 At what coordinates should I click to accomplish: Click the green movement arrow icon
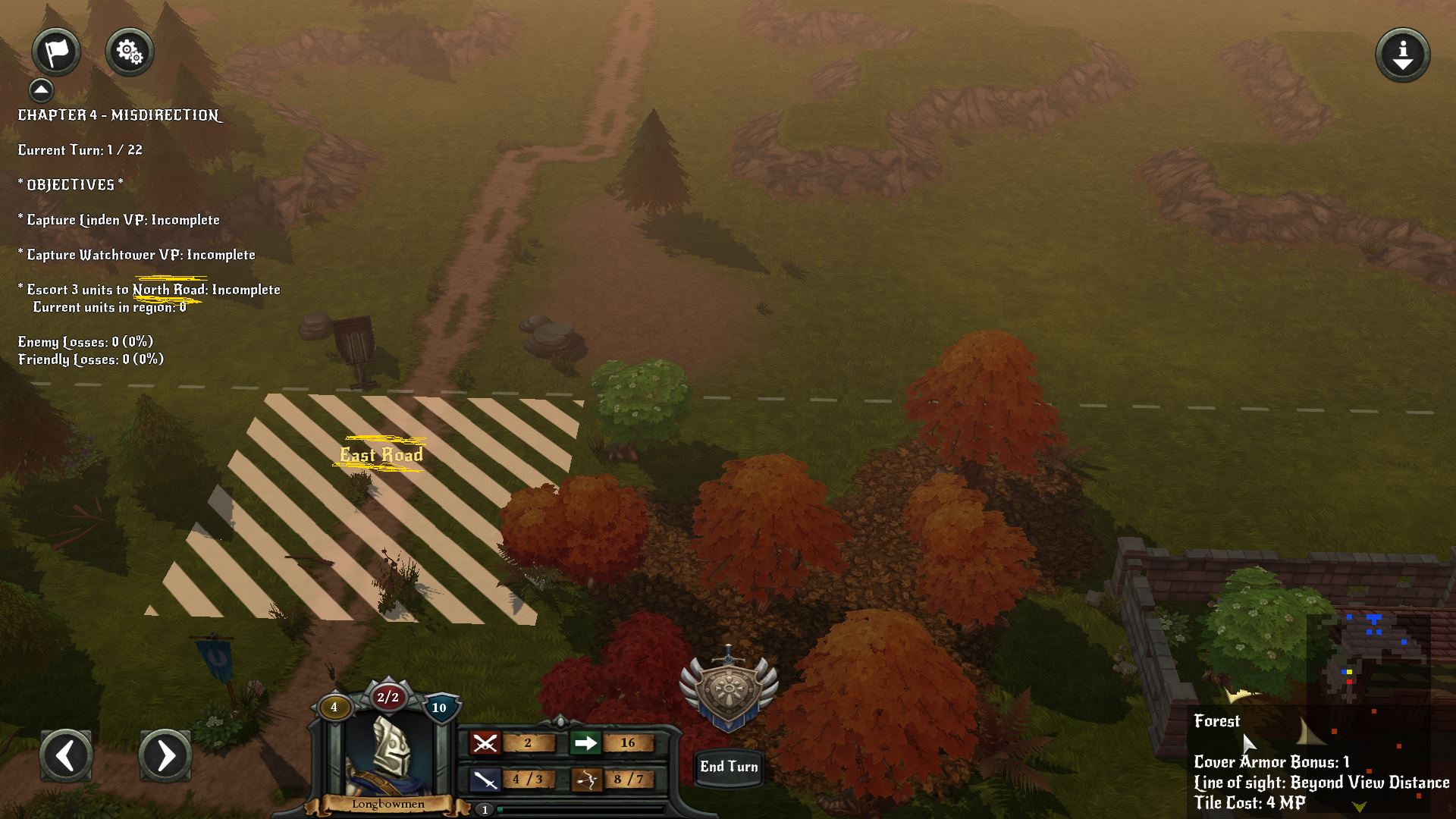tap(585, 743)
